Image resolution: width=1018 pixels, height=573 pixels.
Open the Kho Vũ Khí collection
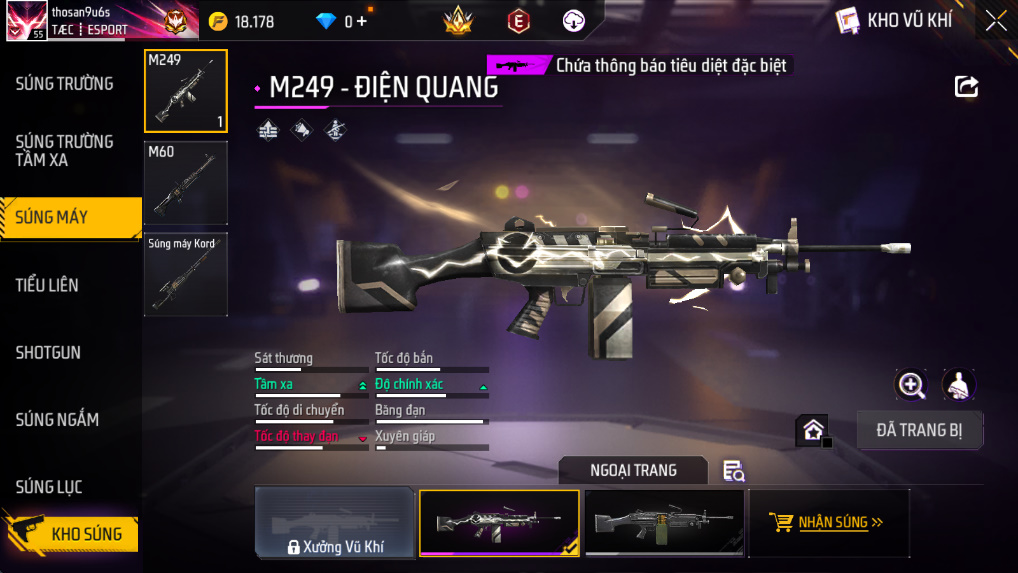click(895, 21)
